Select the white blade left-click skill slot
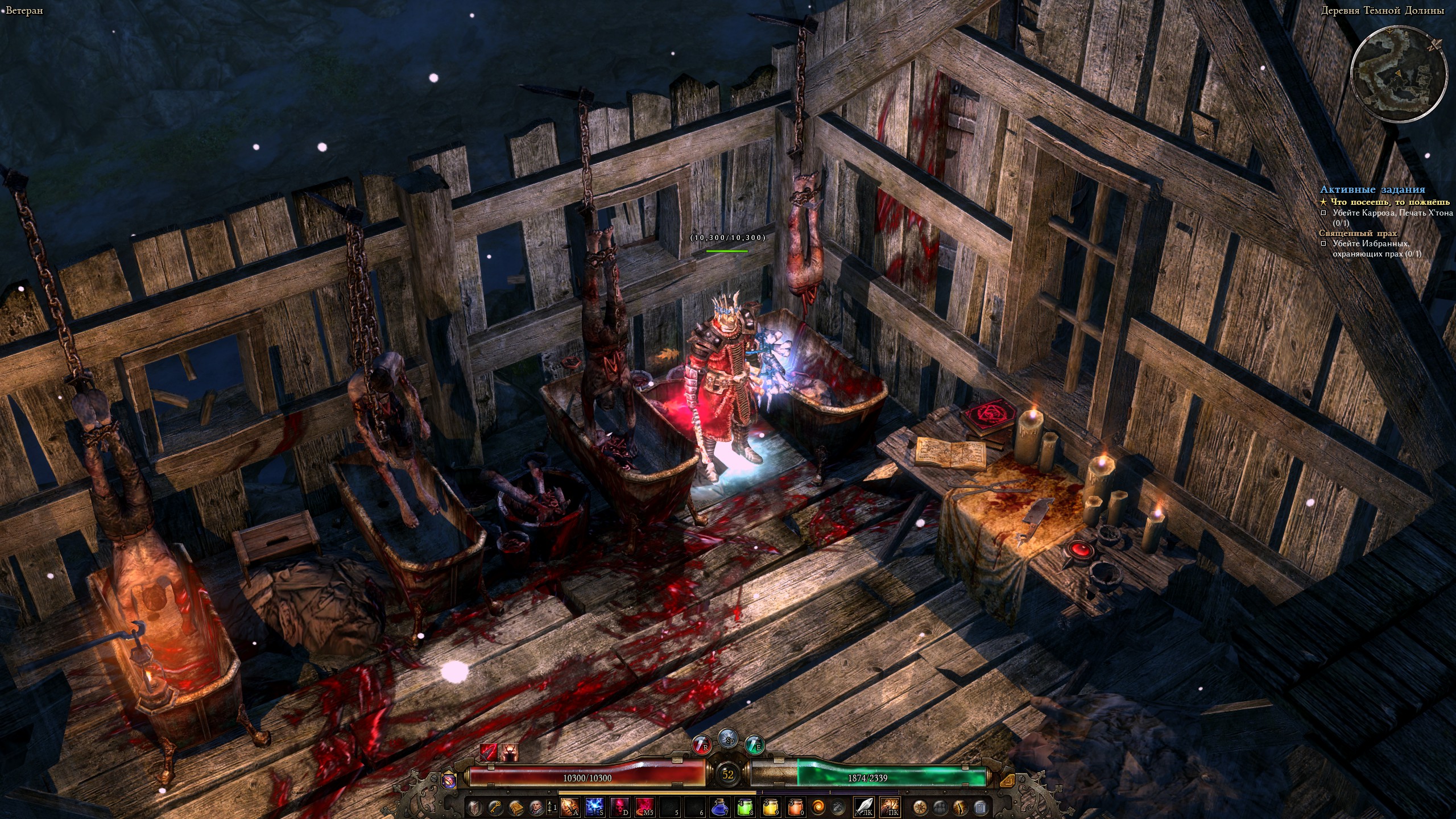 (x=864, y=806)
